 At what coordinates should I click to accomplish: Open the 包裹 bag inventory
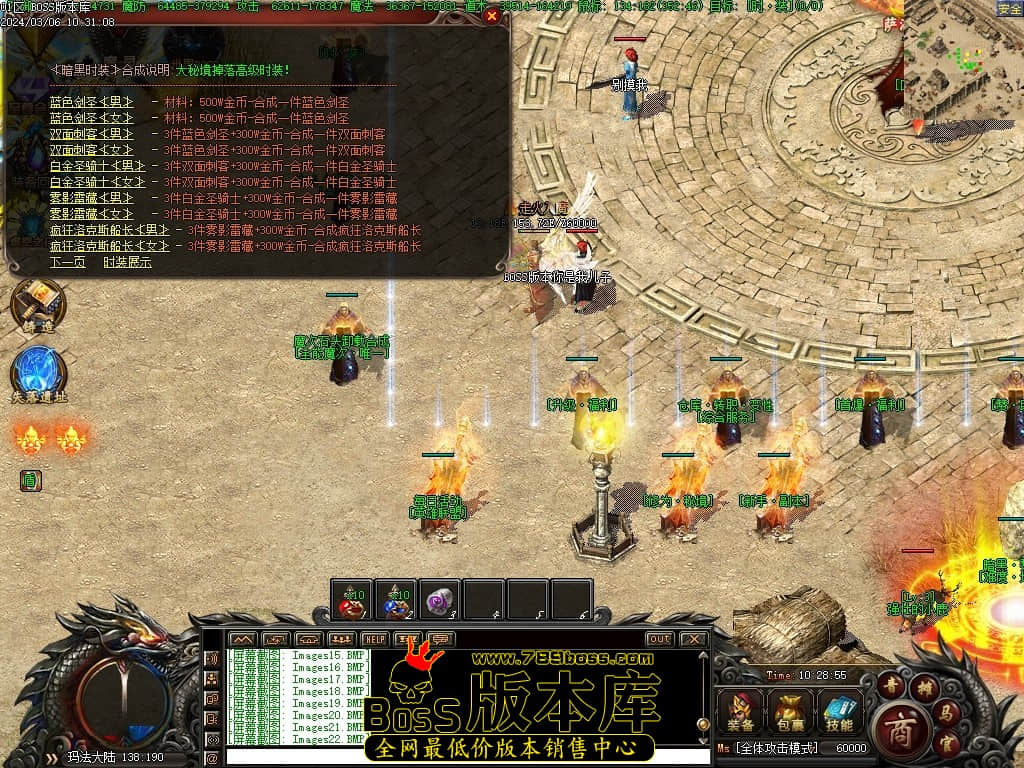(x=790, y=712)
